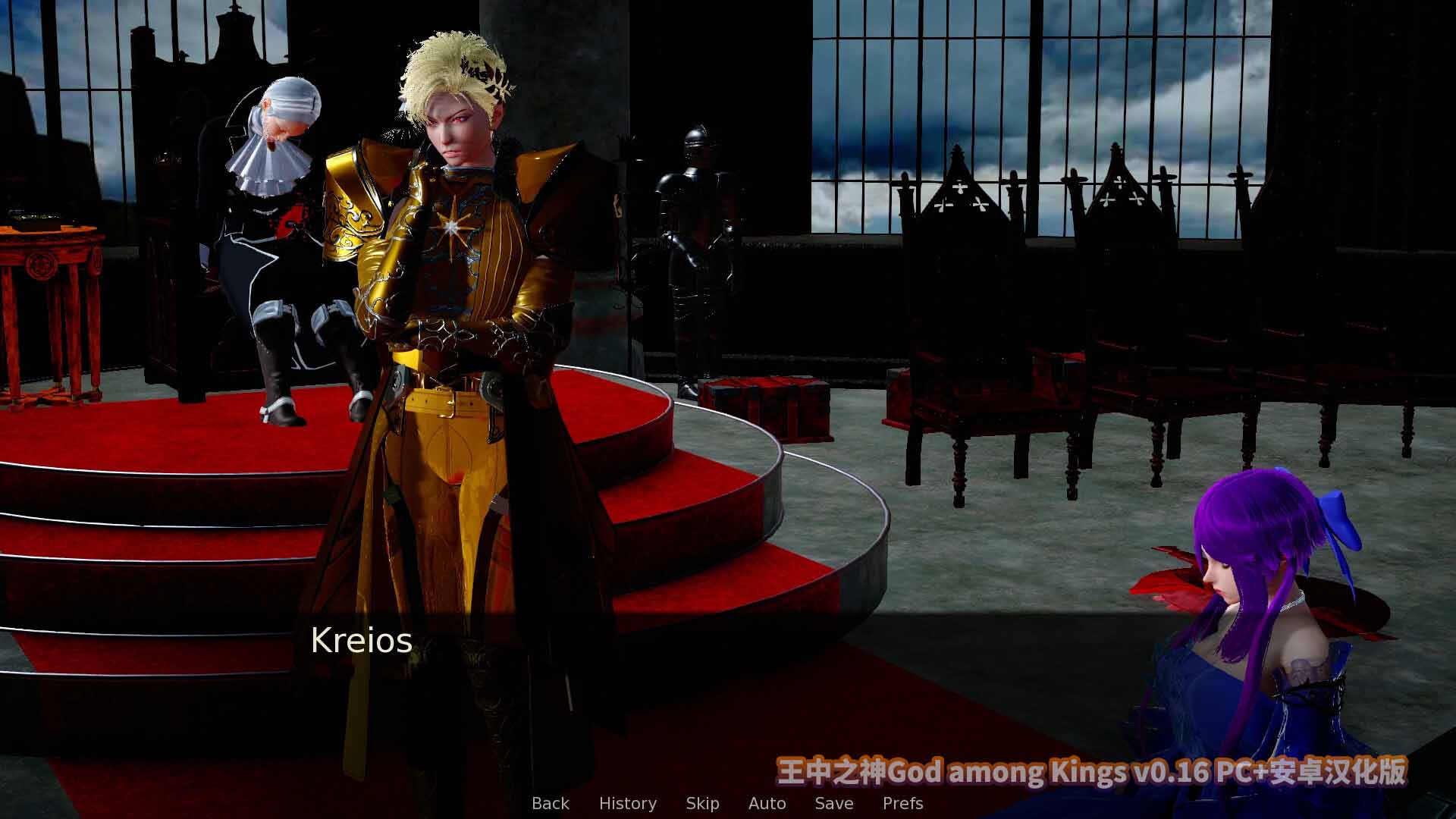Enable Skip mode
The image size is (1456, 819).
[702, 803]
